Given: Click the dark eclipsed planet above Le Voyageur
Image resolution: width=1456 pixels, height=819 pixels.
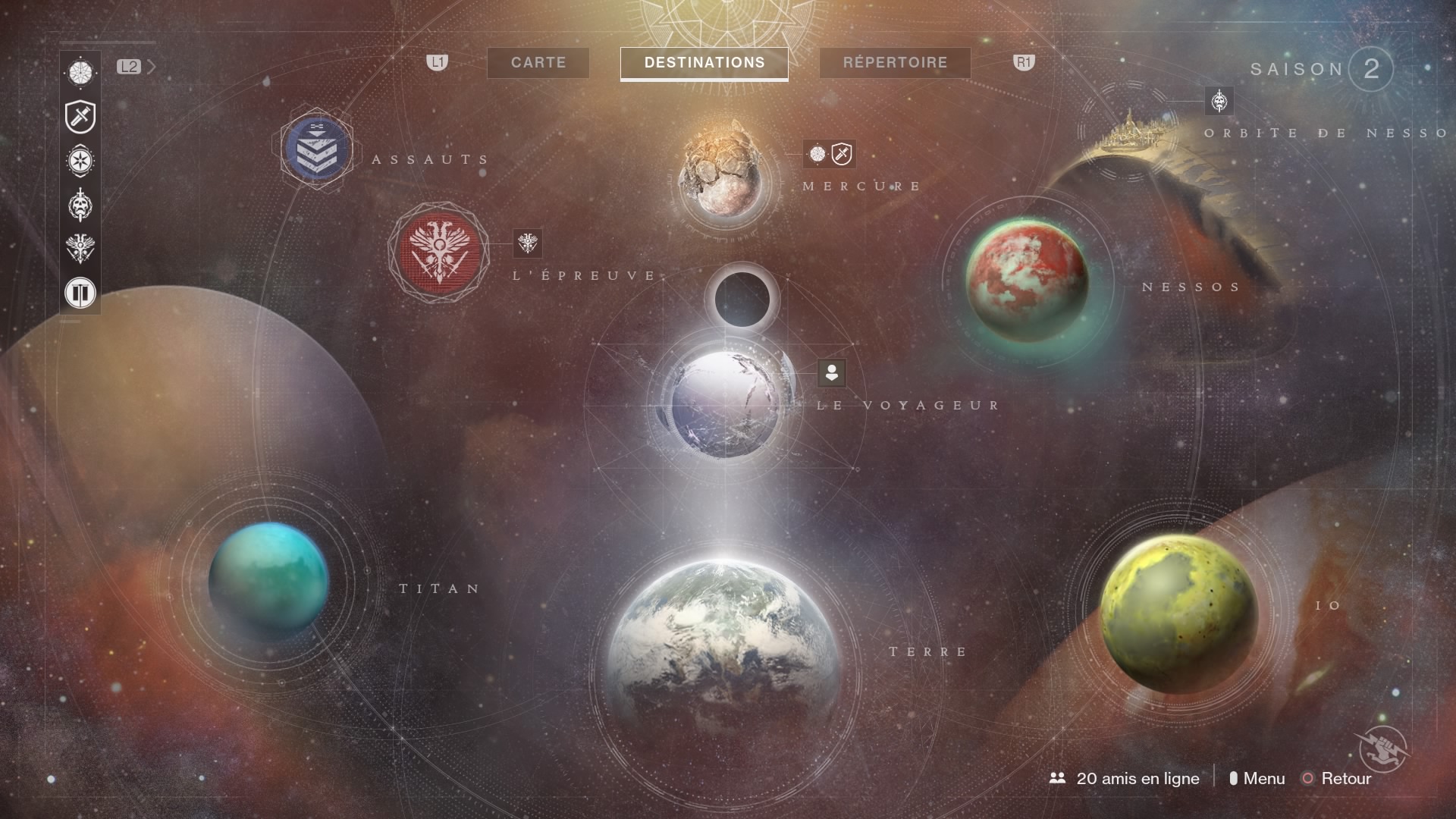Looking at the screenshot, I should pos(742,298).
